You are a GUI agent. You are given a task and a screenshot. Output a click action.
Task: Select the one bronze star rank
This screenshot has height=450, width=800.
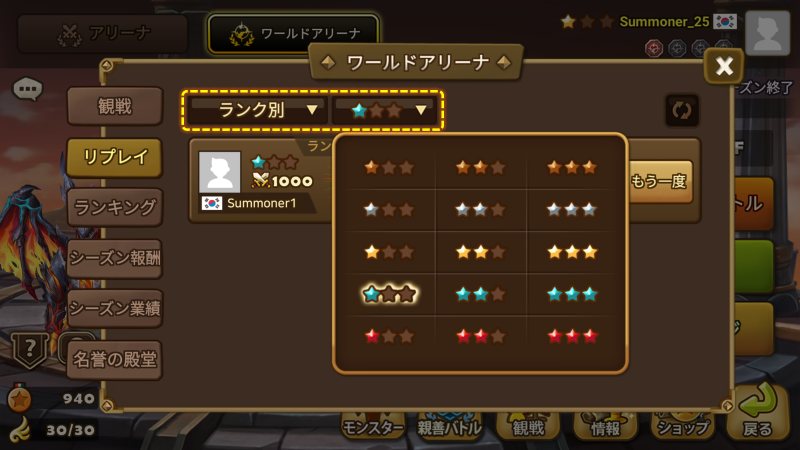(x=389, y=167)
